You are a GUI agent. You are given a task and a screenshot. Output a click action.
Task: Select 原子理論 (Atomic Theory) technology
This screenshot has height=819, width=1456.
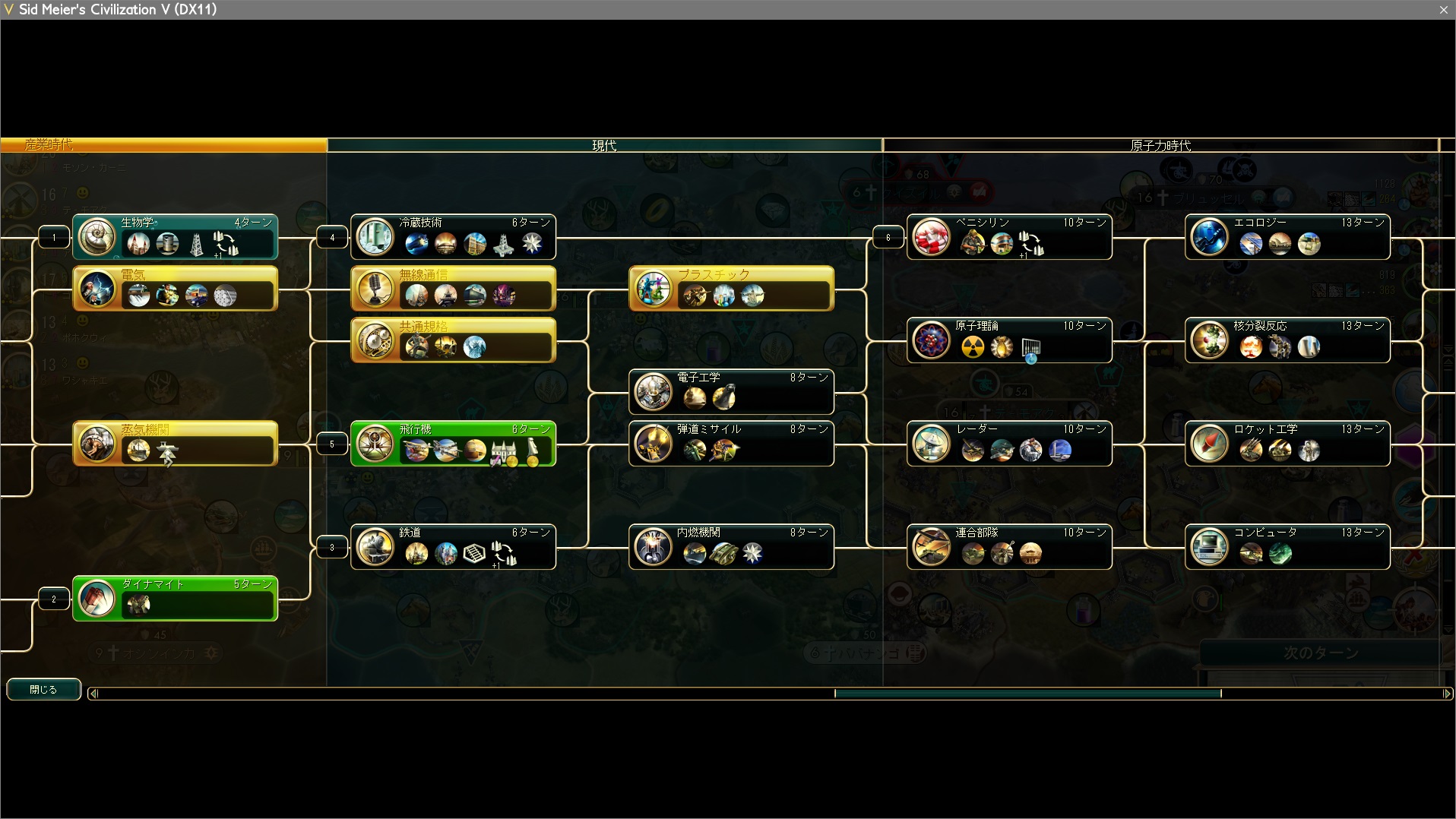click(1010, 340)
